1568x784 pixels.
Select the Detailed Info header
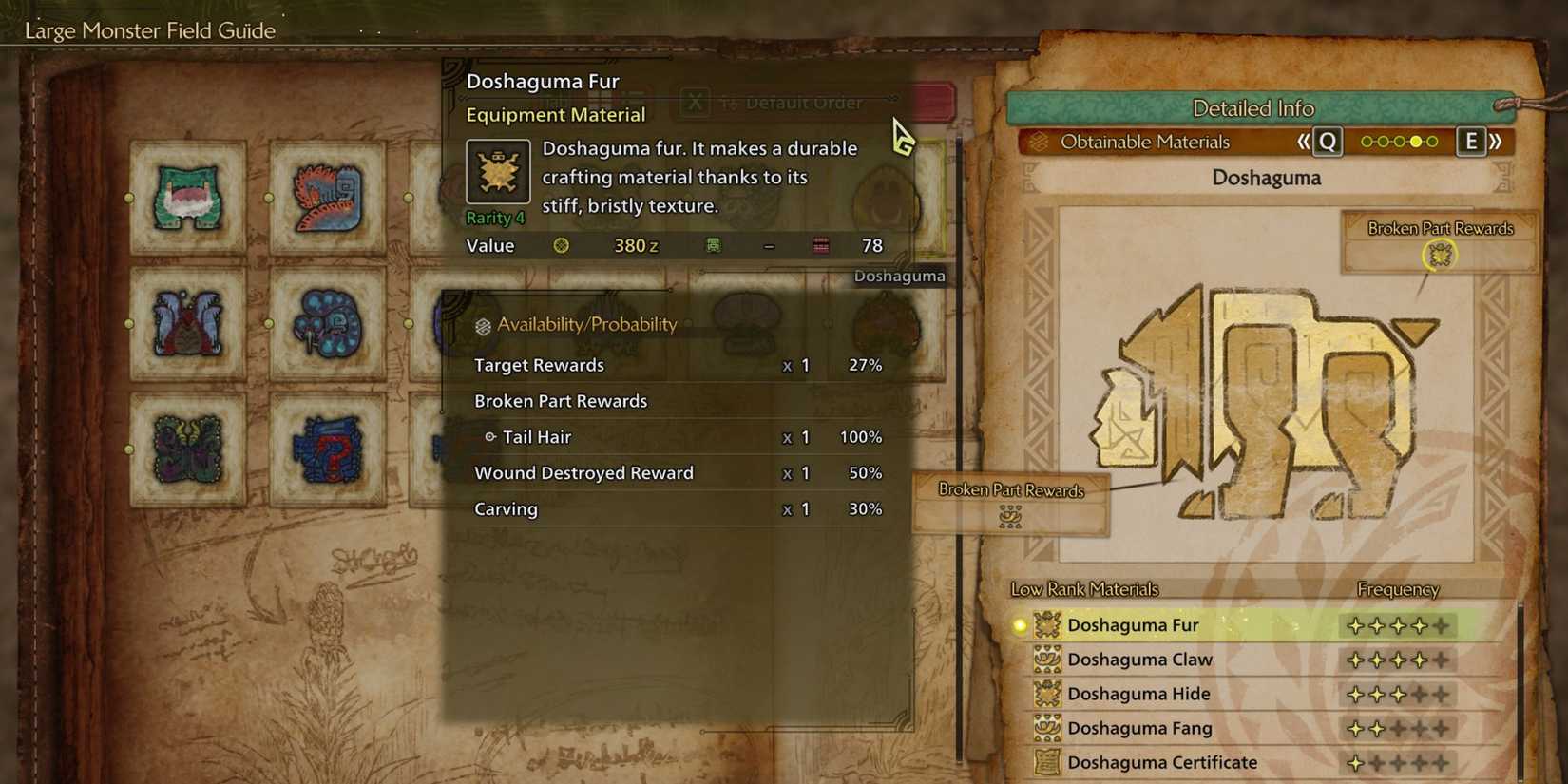1252,107
